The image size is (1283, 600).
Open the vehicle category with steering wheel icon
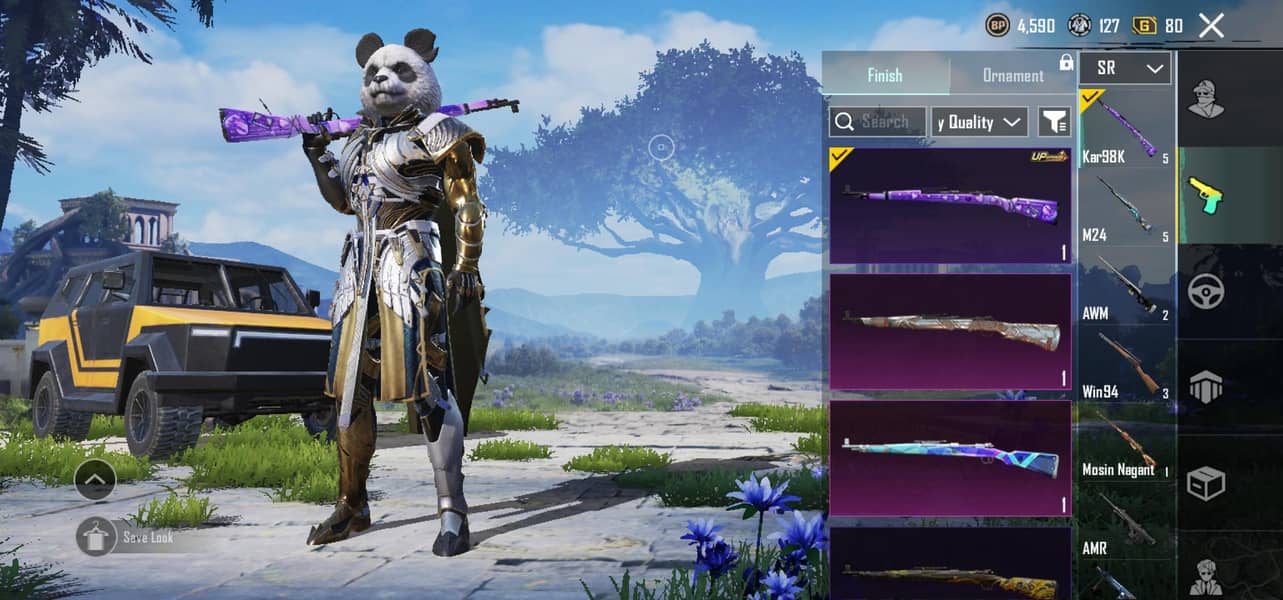(x=1206, y=292)
